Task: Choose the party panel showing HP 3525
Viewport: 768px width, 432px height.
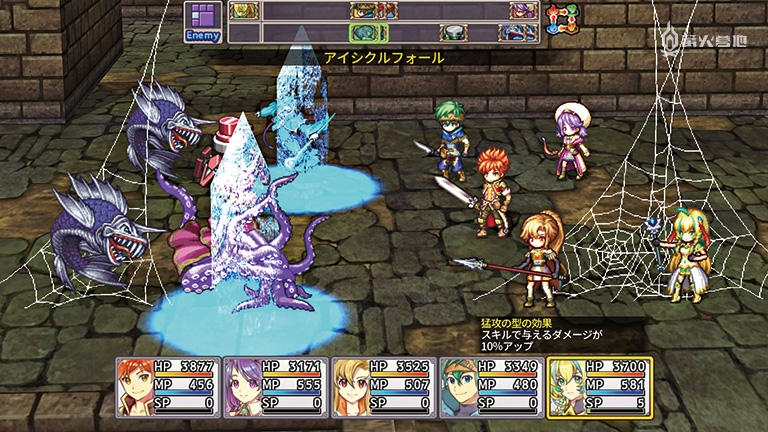Action: [x=383, y=386]
